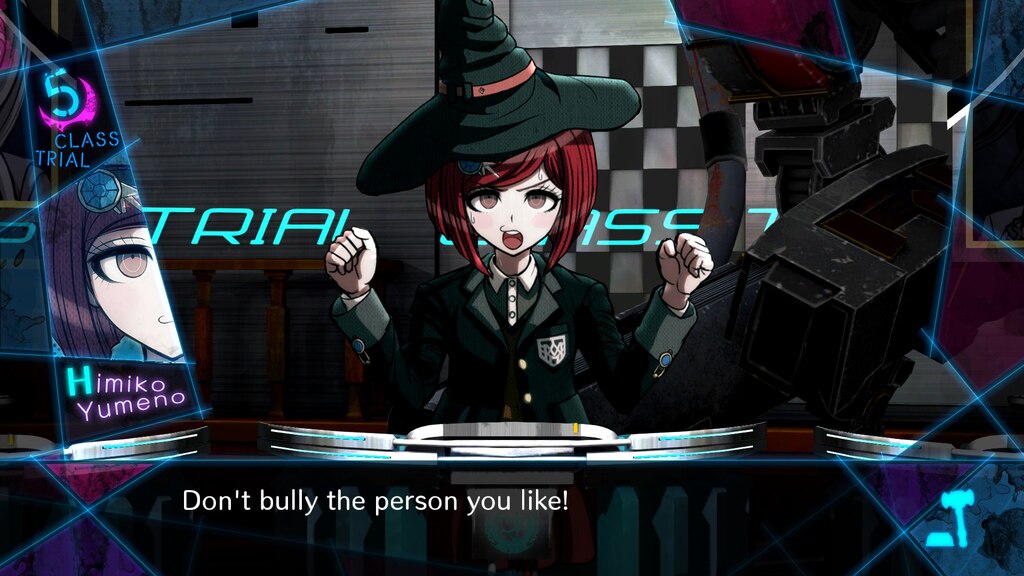Continue past Himiko's dialogue line text
The height and width of the screenshot is (576, 1024).
(x=375, y=501)
